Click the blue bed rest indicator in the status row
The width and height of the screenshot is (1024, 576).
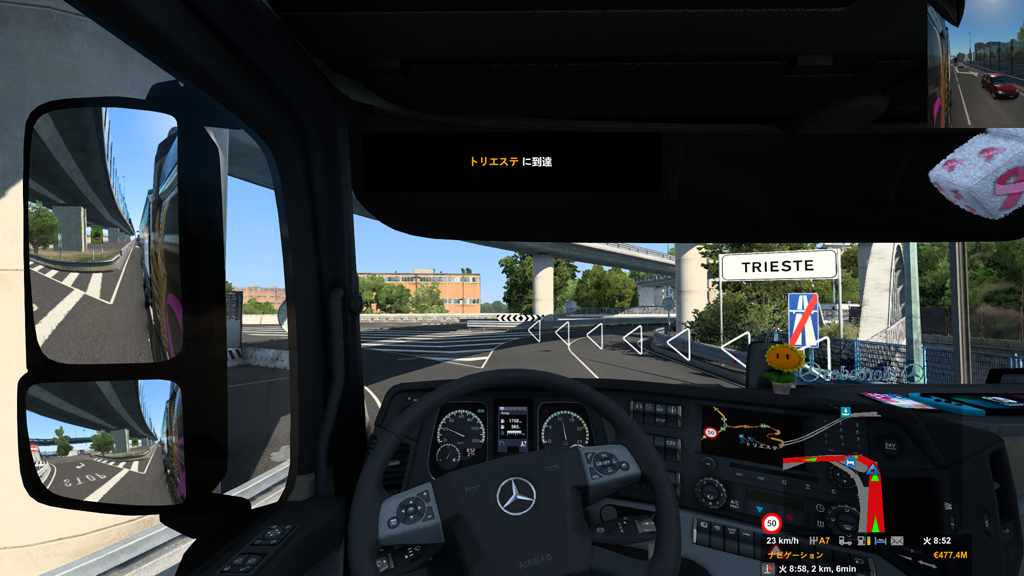881,541
